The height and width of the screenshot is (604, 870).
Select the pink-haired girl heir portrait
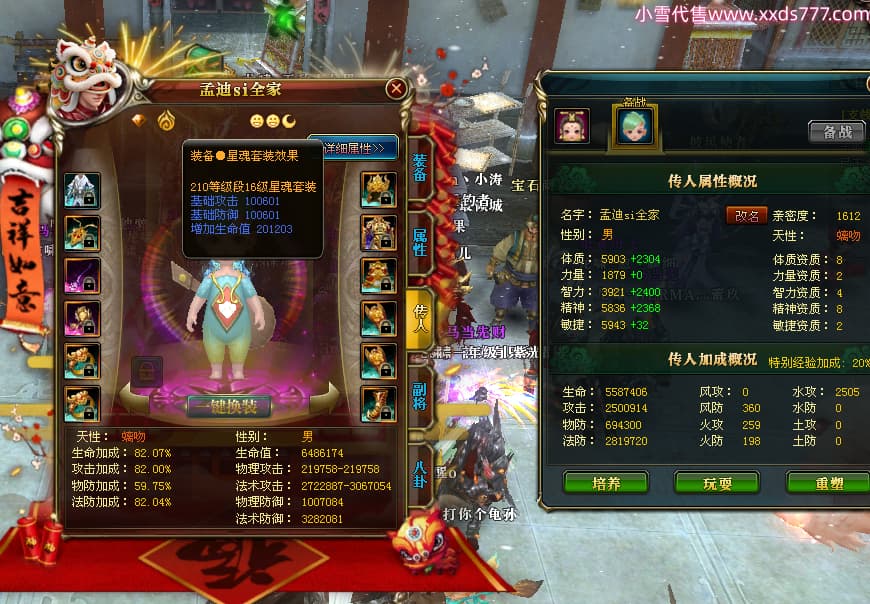[572, 125]
